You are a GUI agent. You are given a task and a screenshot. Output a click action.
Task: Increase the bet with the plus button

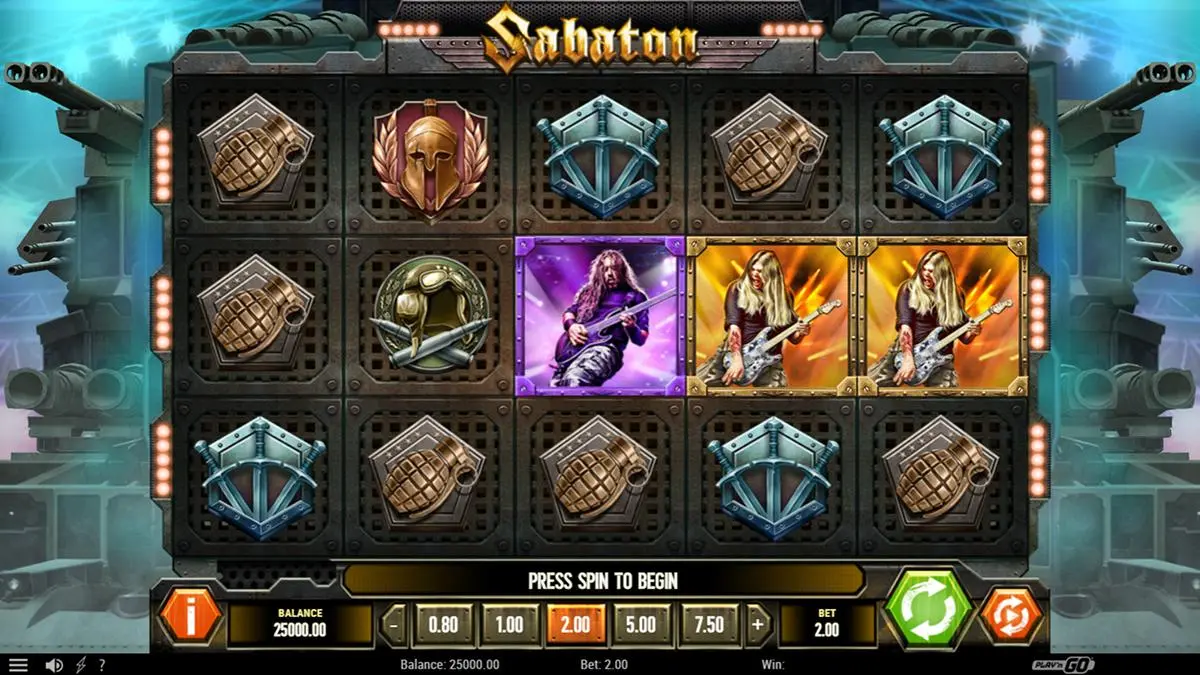757,625
